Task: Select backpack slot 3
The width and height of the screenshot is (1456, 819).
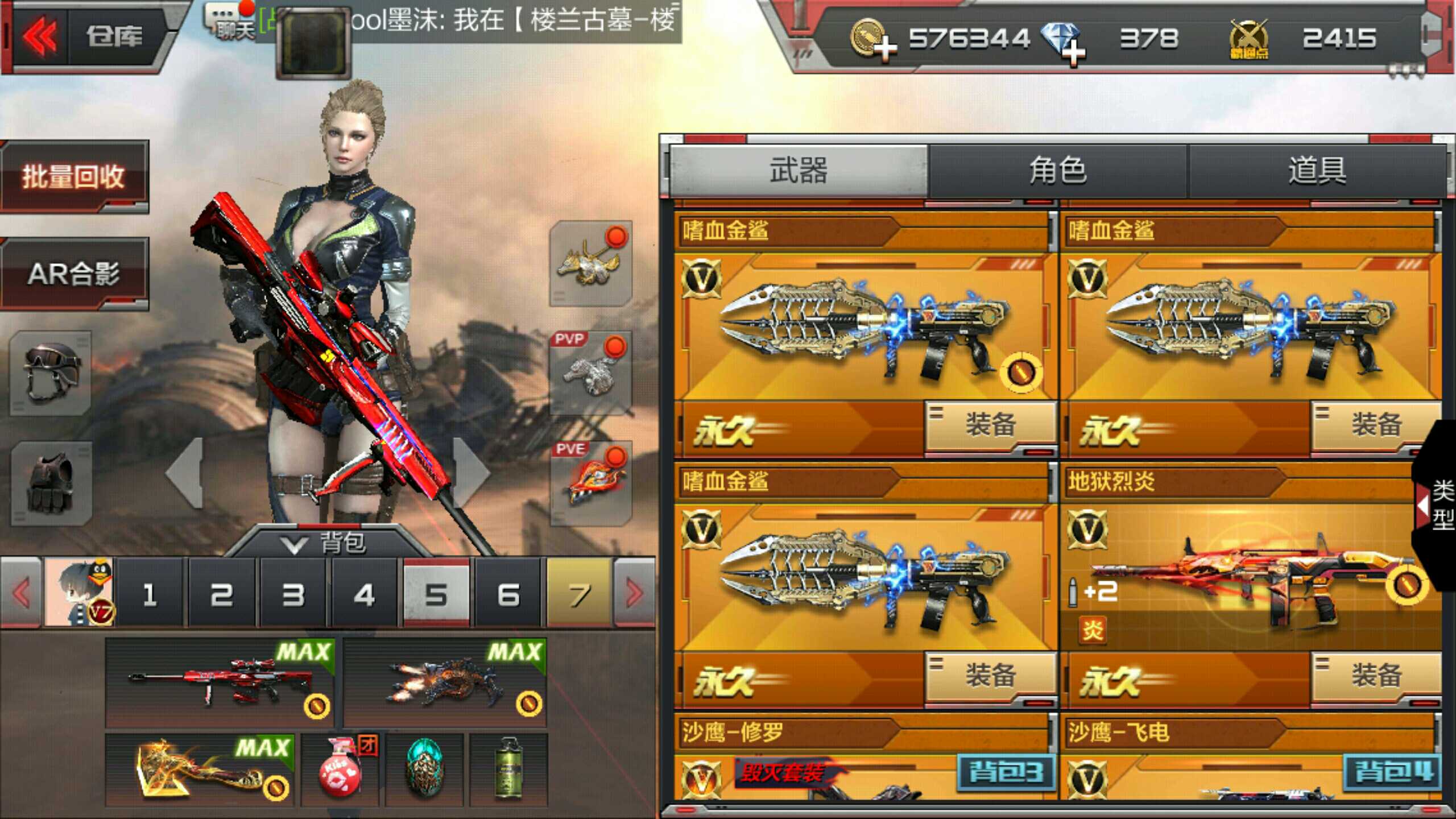Action: coord(293,594)
